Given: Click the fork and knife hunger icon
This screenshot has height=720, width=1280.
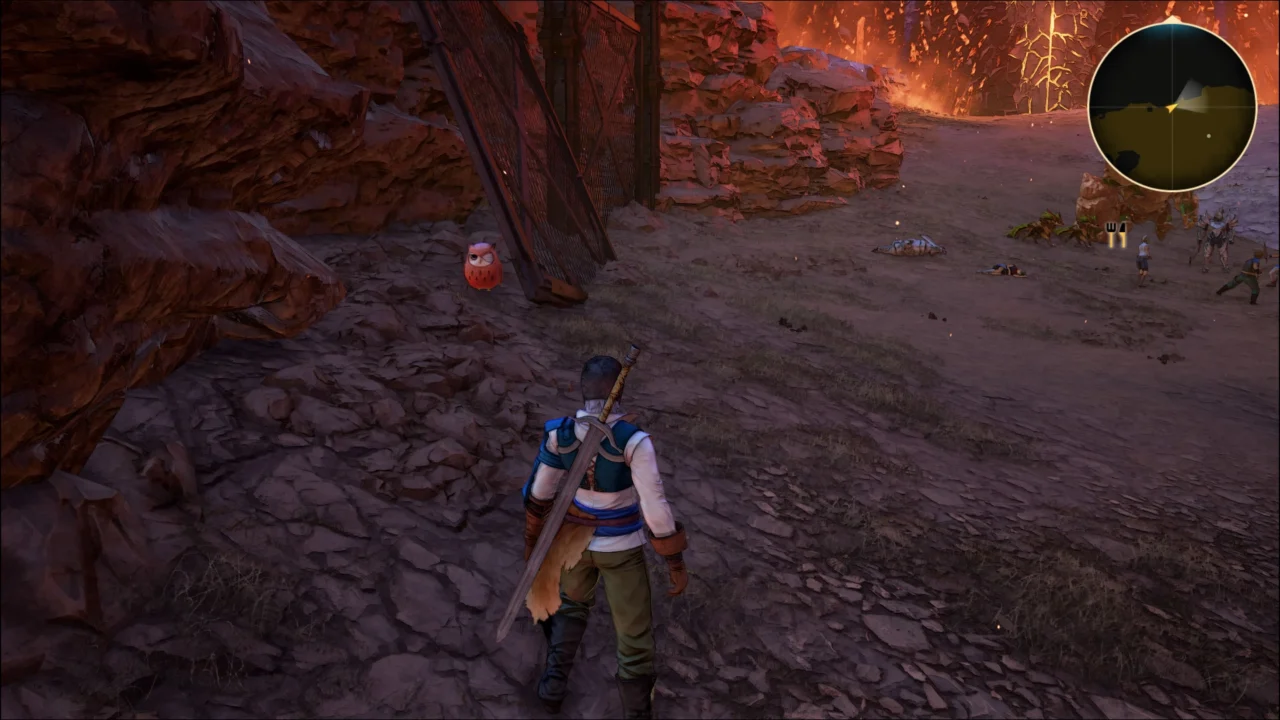Looking at the screenshot, I should pyautogui.click(x=1116, y=232).
